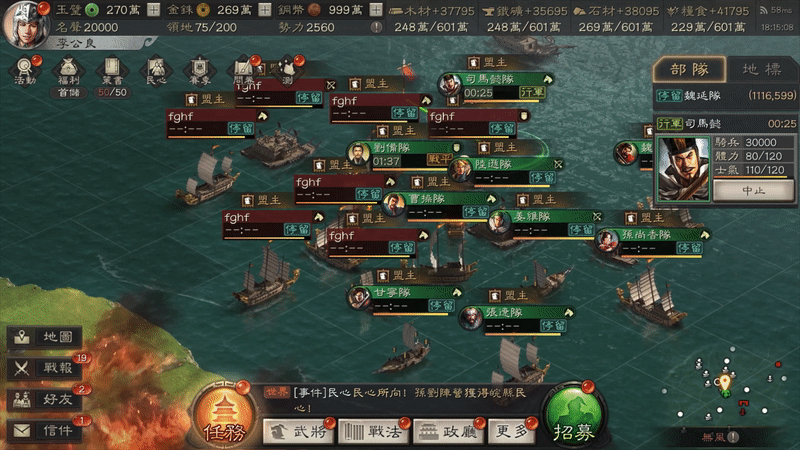Image resolution: width=800 pixels, height=450 pixels.
Task: Open the 好友 friends list
Action: click(45, 400)
